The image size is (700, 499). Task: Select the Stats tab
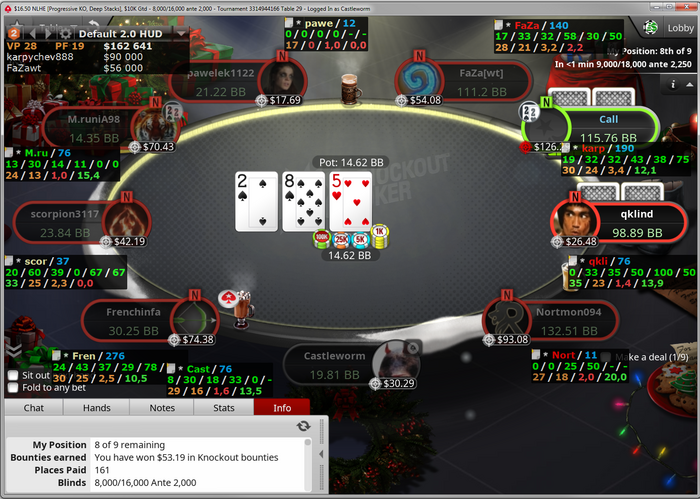point(224,408)
